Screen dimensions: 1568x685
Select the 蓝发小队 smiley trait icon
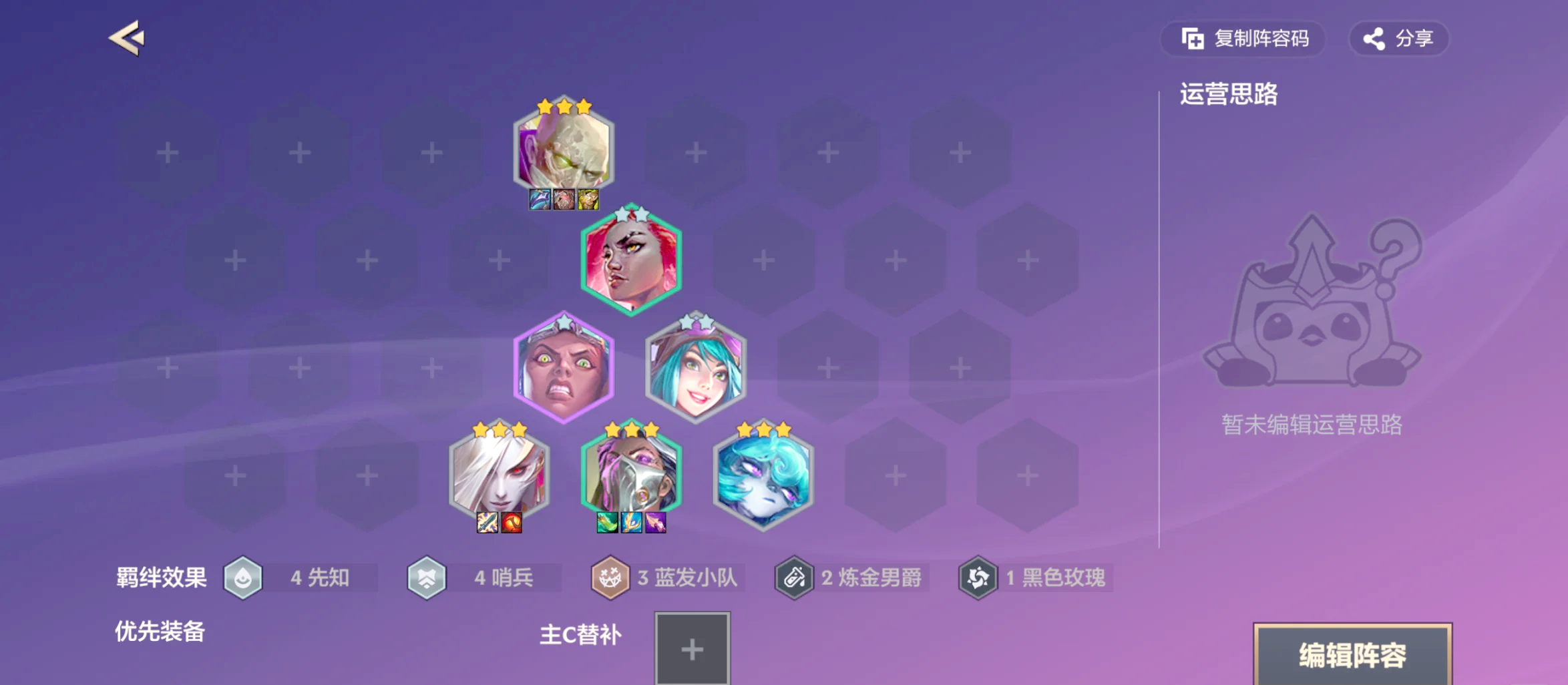point(611,578)
